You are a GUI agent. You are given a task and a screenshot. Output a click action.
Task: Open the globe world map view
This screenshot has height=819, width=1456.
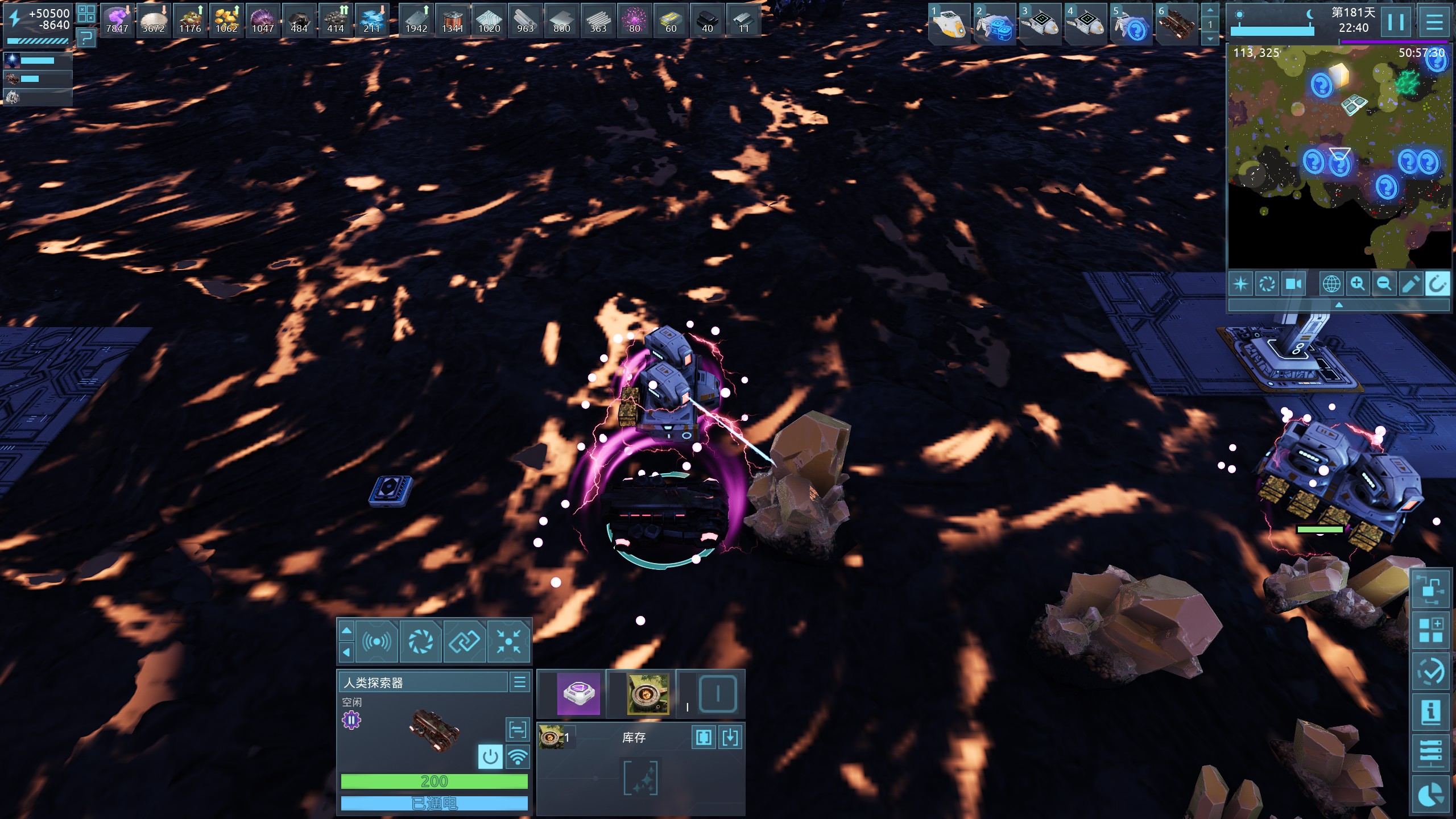tap(1331, 284)
